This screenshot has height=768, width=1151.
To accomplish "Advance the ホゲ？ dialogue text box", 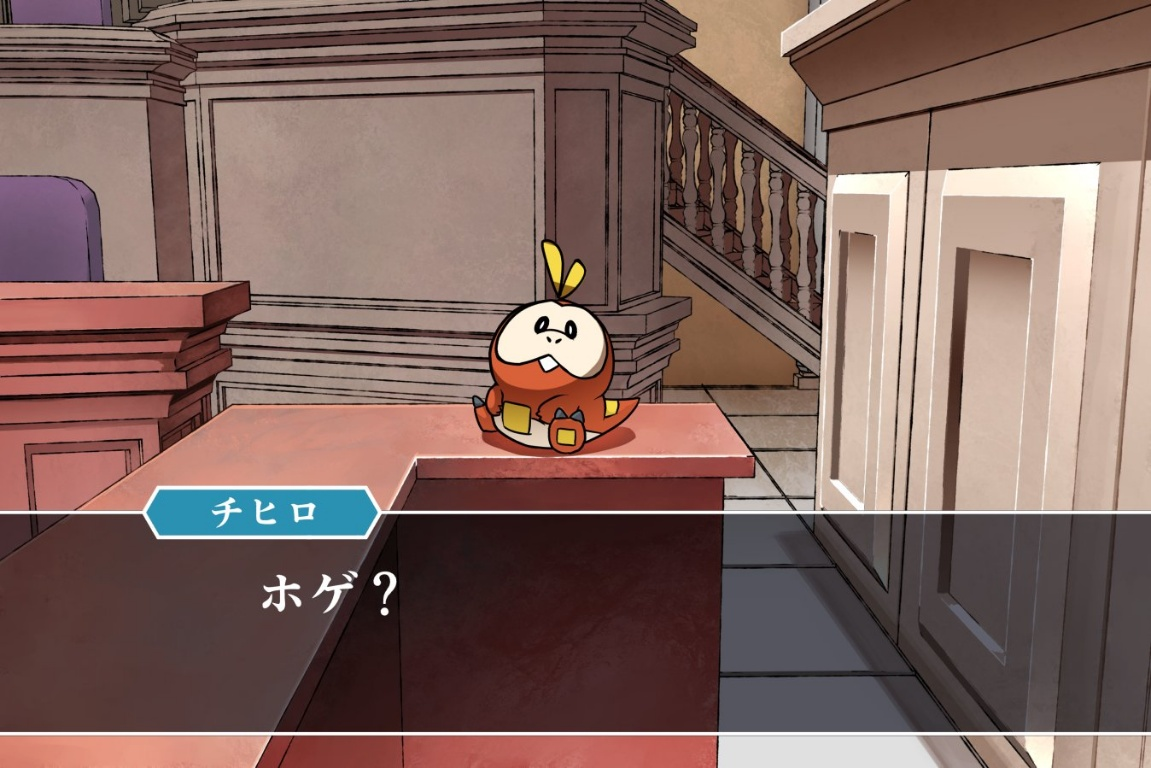I will [575, 622].
